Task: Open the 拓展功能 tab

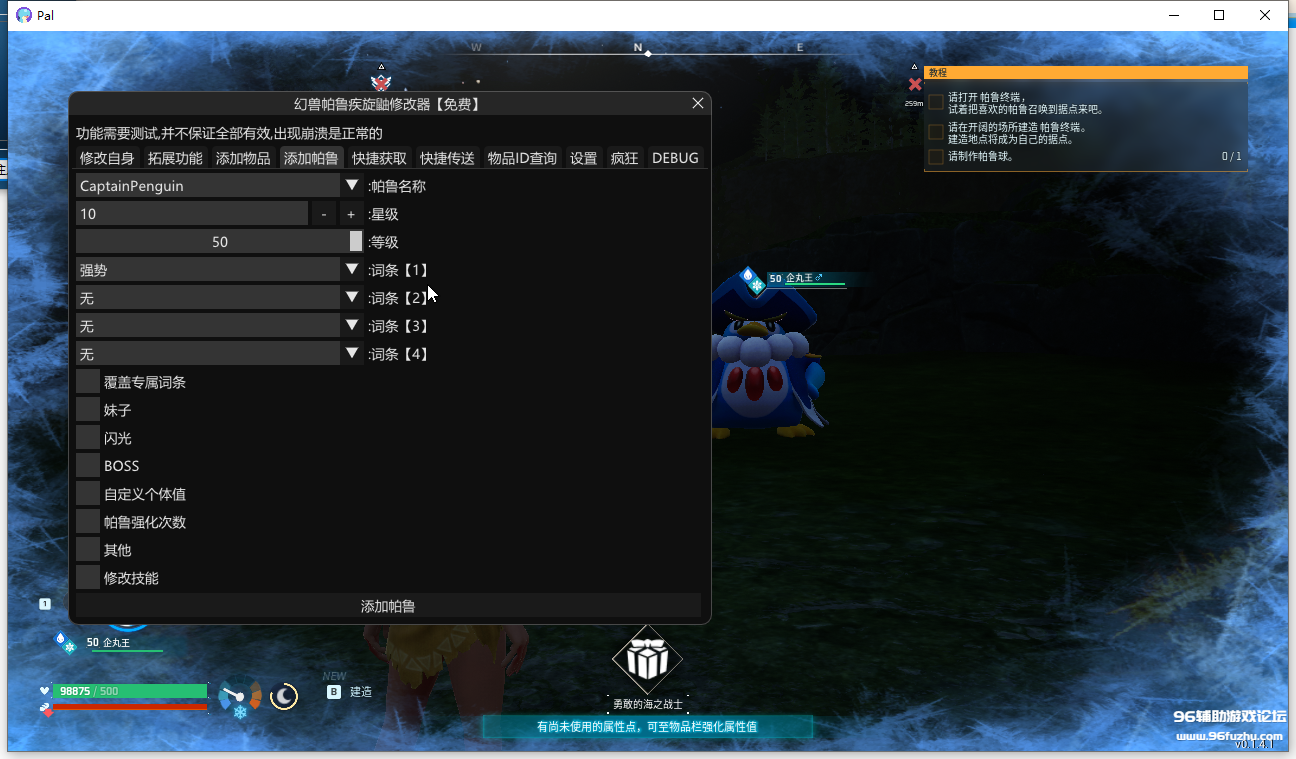Action: click(x=175, y=158)
